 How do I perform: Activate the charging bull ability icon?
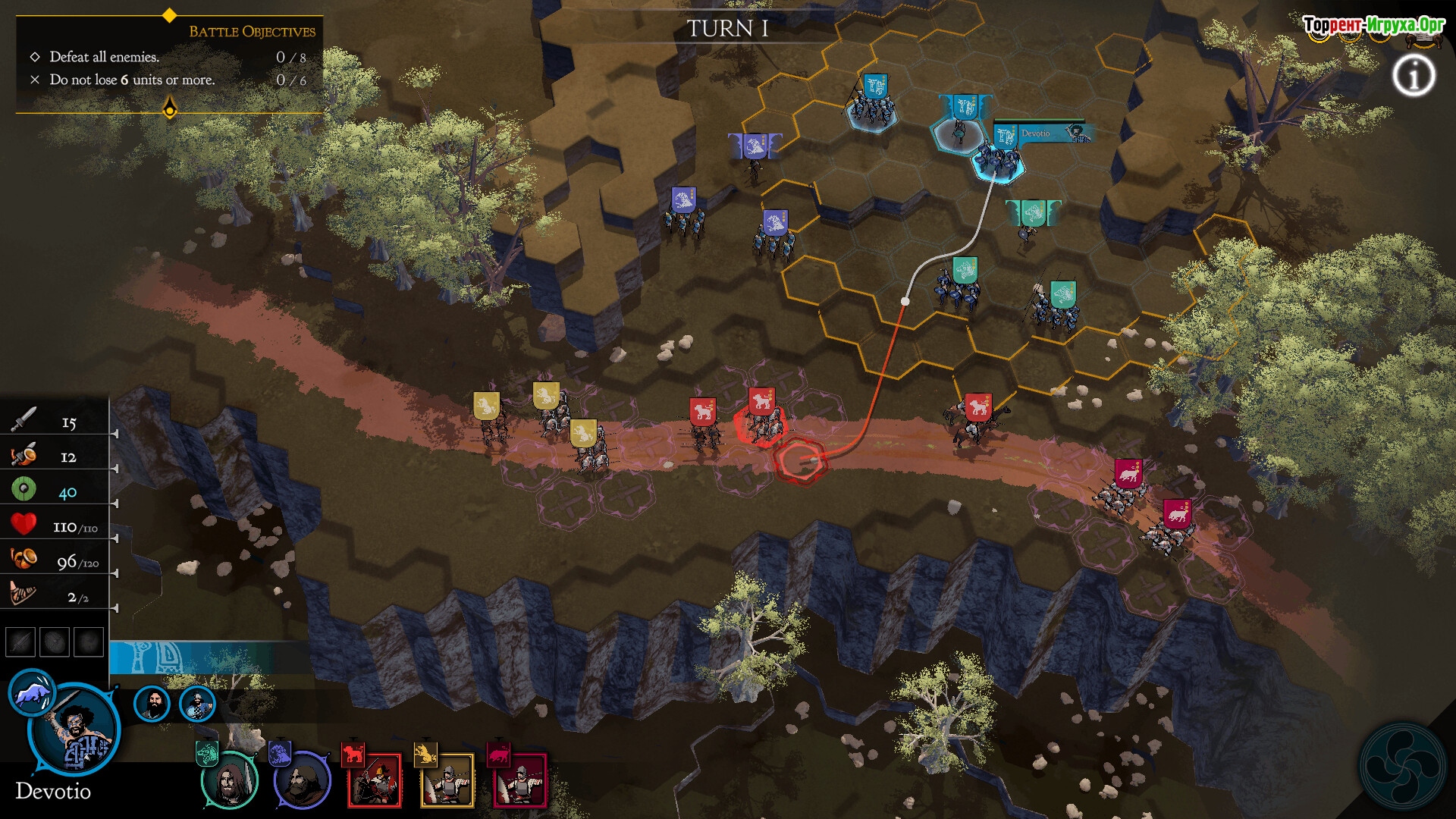[32, 692]
